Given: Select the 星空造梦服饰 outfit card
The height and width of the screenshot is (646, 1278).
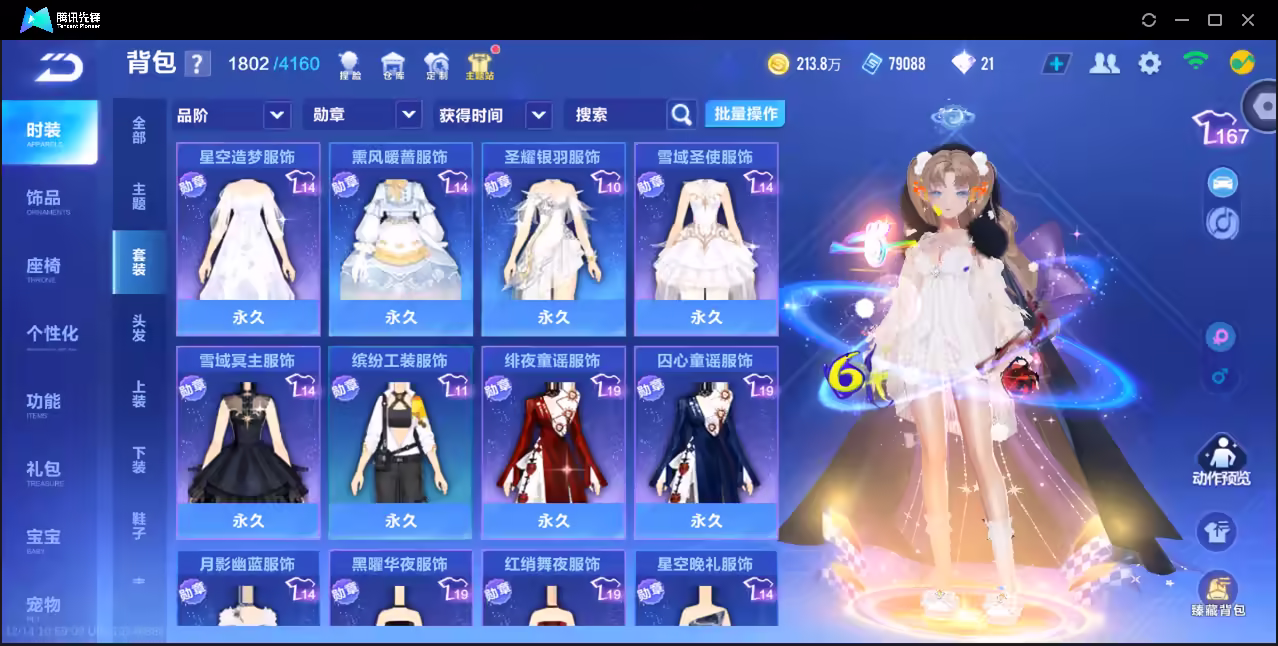Looking at the screenshot, I should [248, 238].
